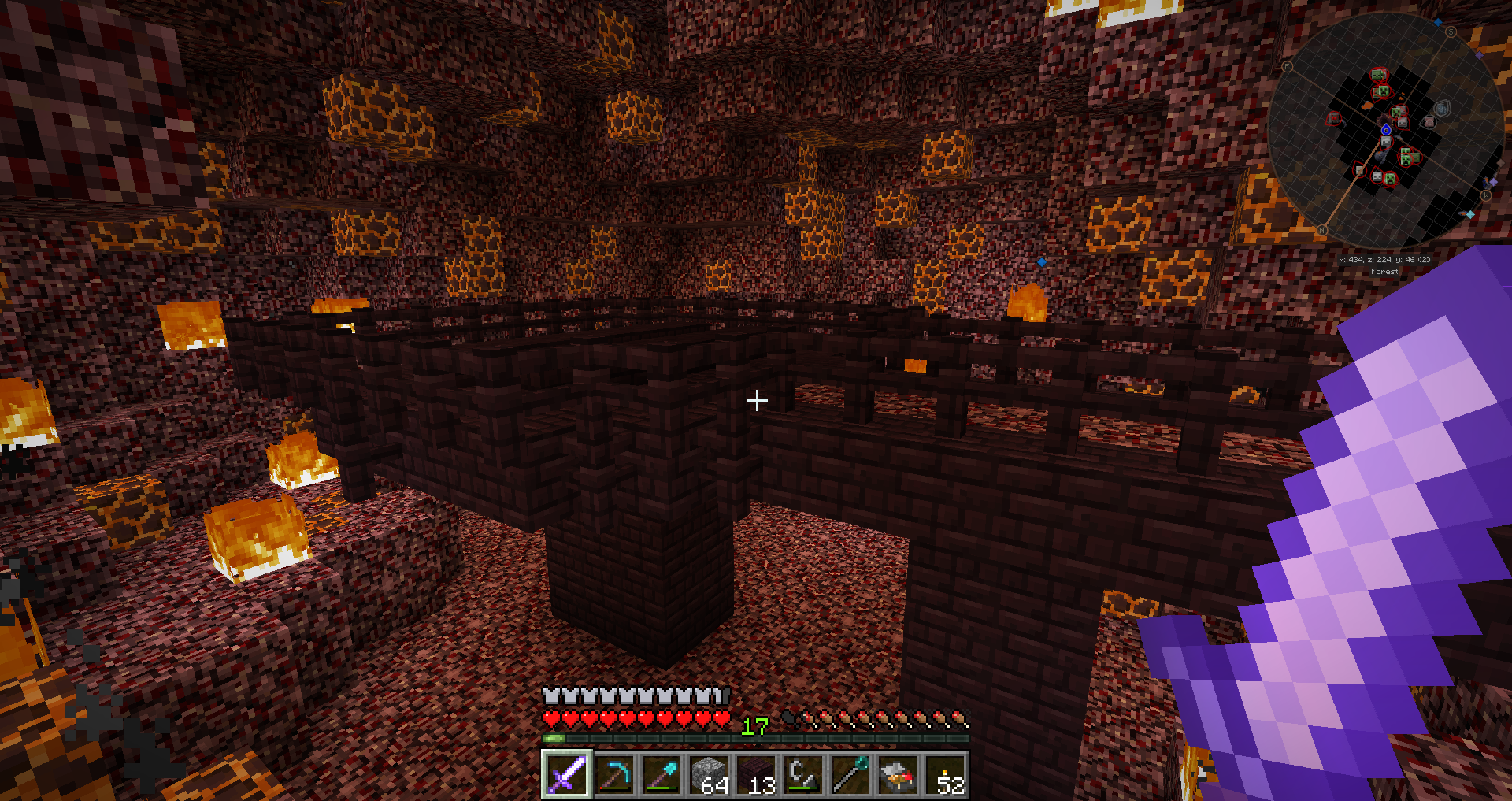
Task: Click the blue player marker on minimap
Action: [x=1386, y=130]
